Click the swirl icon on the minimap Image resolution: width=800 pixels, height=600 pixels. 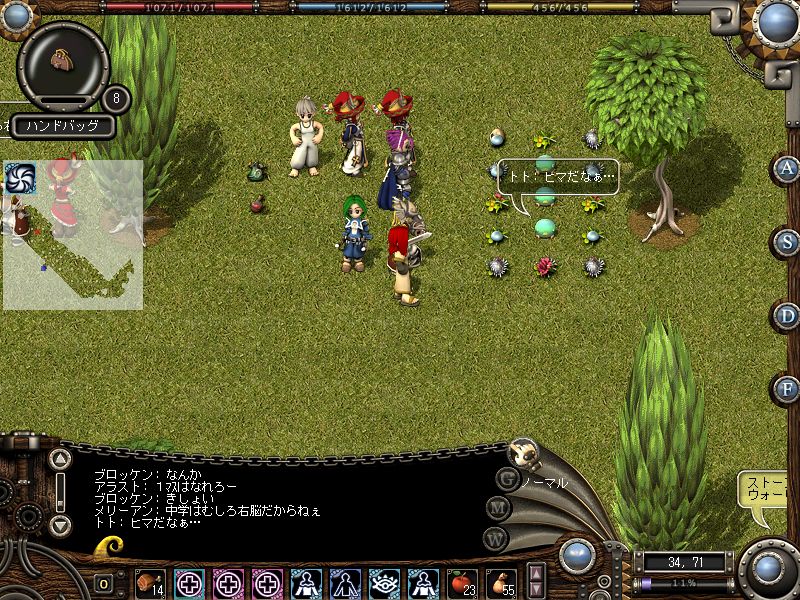(x=21, y=178)
